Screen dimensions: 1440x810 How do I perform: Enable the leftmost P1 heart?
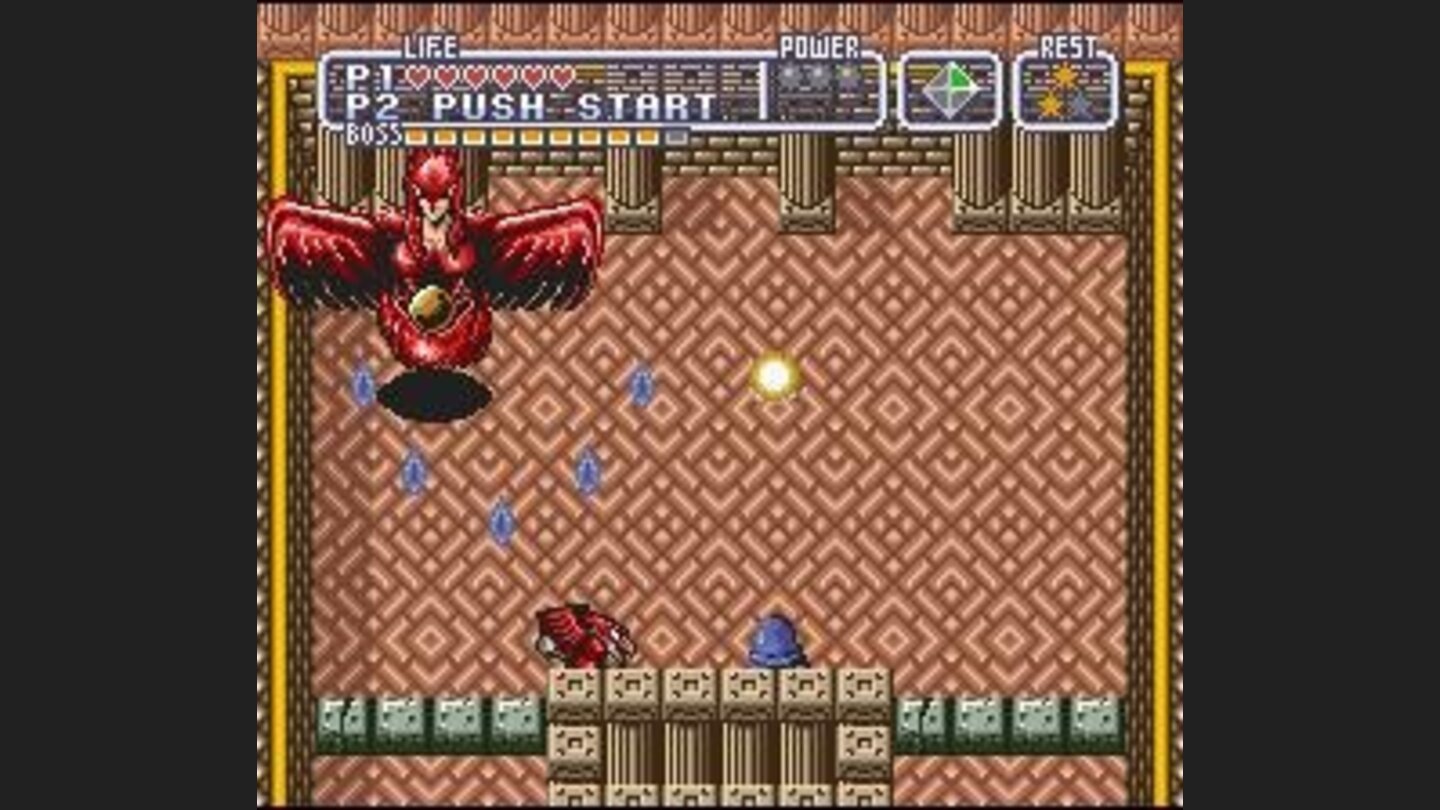pyautogui.click(x=420, y=77)
